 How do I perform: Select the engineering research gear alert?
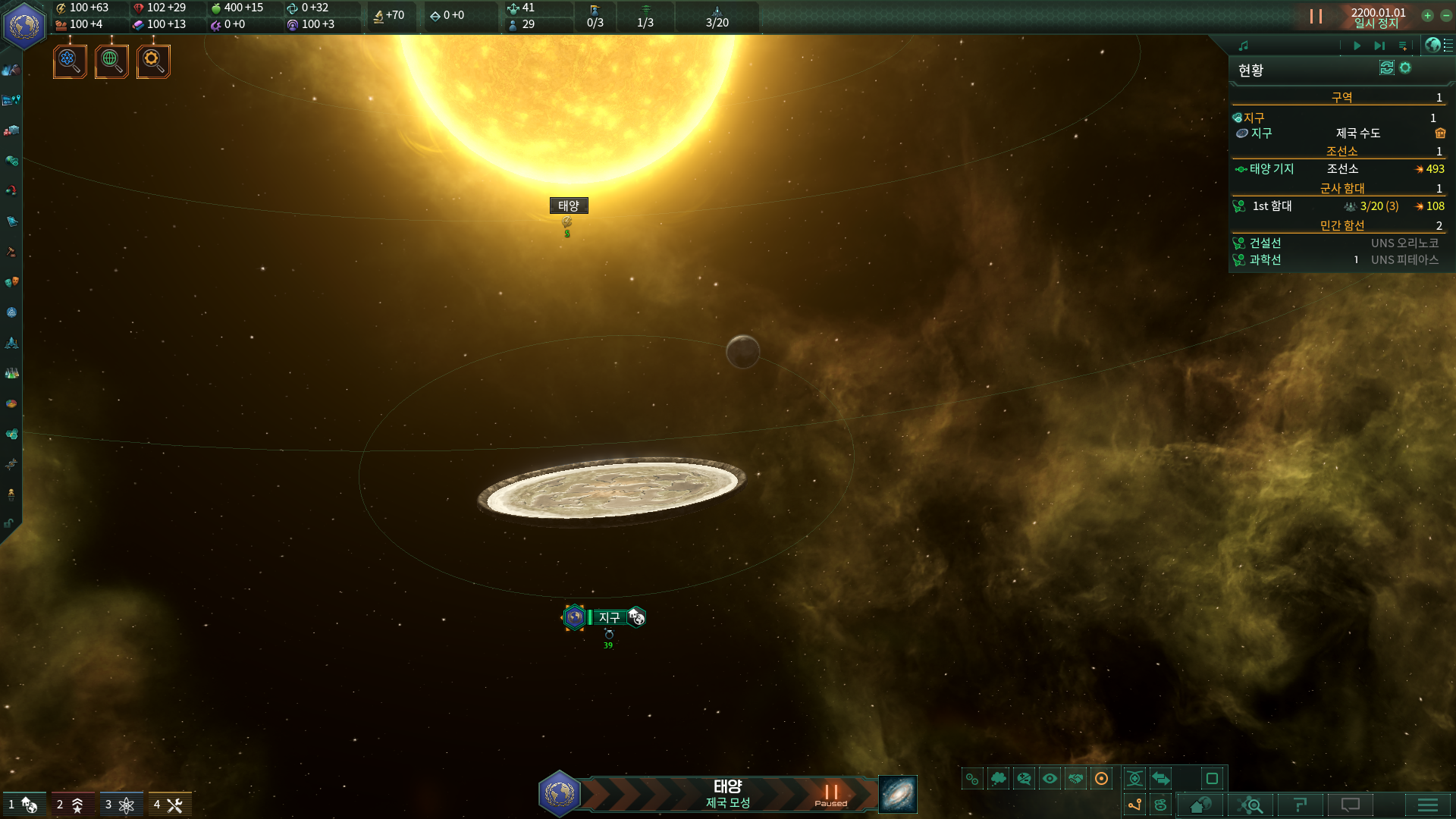tap(153, 61)
